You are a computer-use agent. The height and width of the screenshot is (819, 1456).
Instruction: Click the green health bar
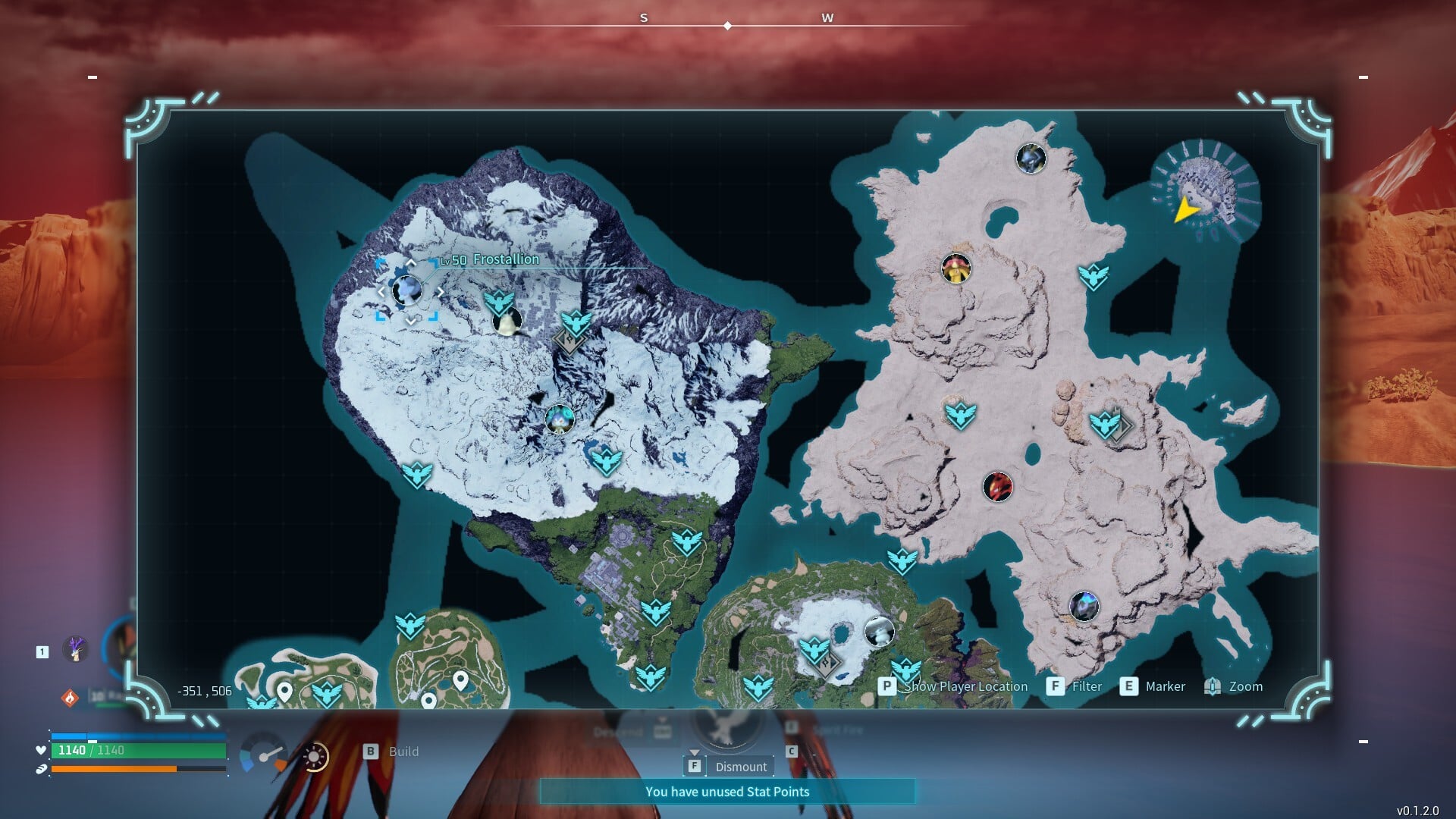coord(136,749)
